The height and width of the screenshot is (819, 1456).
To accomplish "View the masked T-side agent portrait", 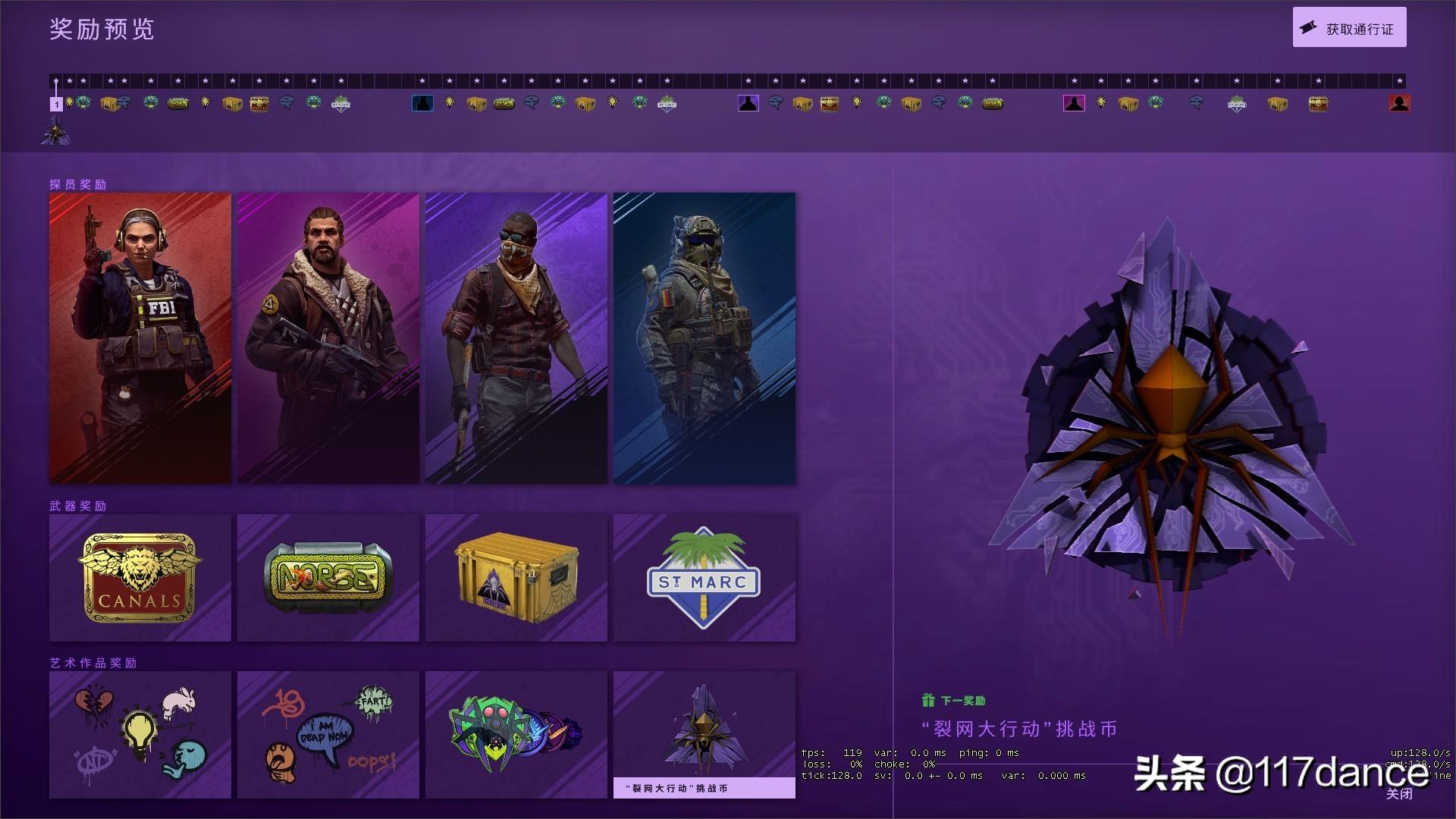I will pos(516,337).
